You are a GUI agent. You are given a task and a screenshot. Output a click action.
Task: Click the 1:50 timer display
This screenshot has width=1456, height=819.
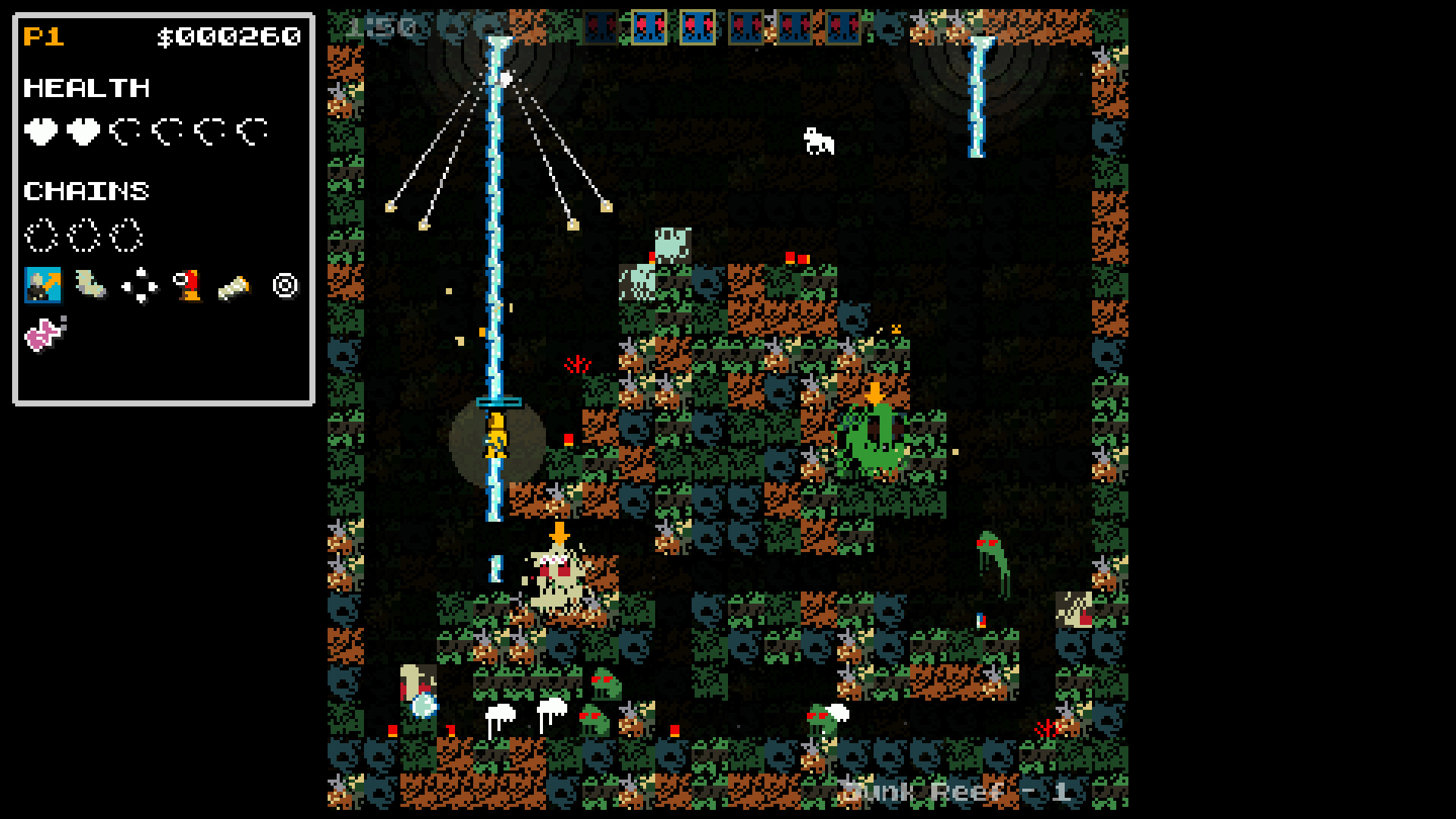[381, 25]
